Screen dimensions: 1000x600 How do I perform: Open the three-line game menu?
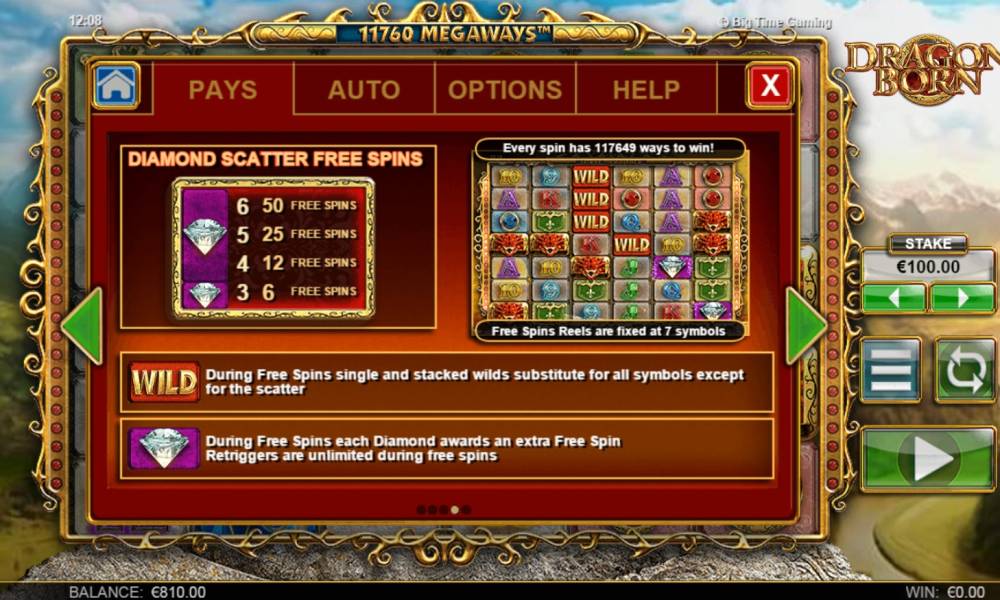pos(891,371)
